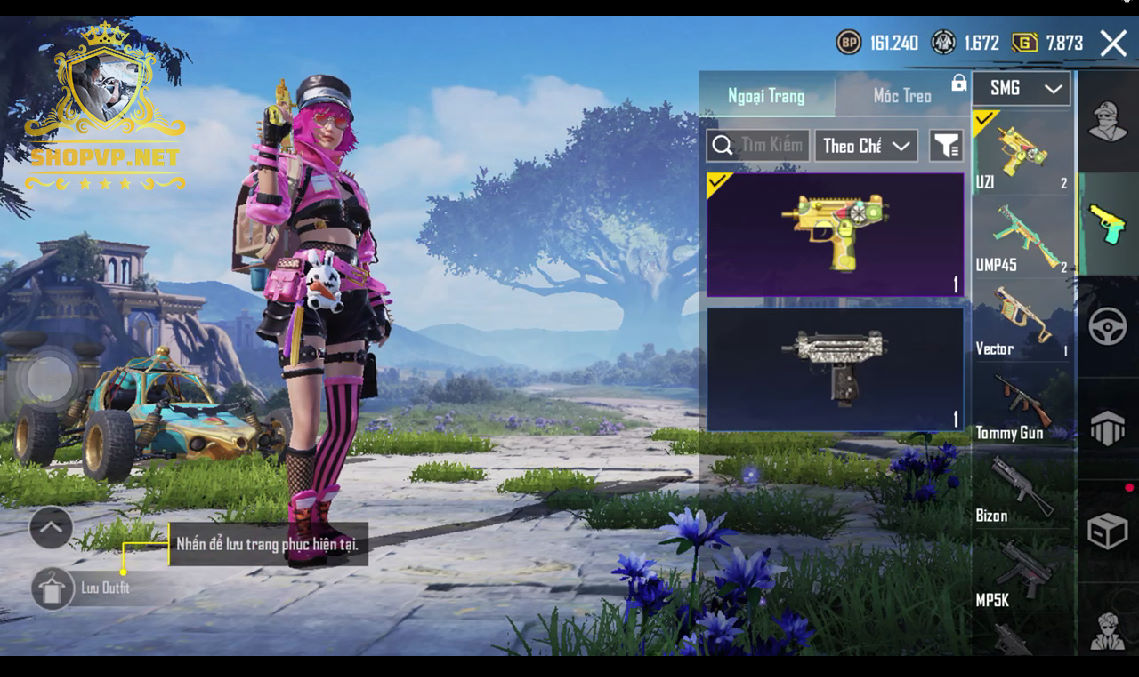Open the Móc Treo tab
This screenshot has height=677, width=1139.
click(902, 96)
